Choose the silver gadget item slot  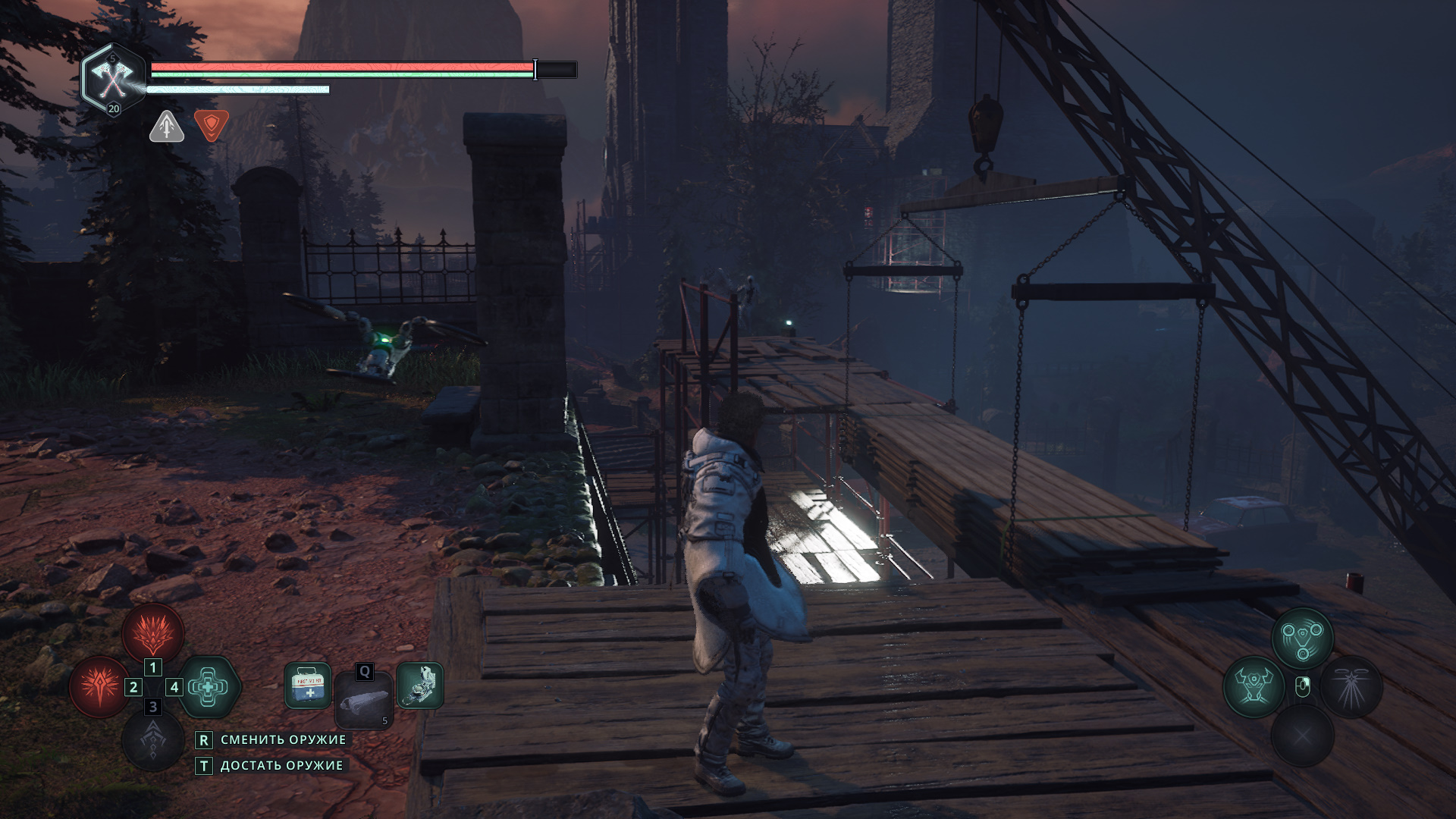coord(419,686)
